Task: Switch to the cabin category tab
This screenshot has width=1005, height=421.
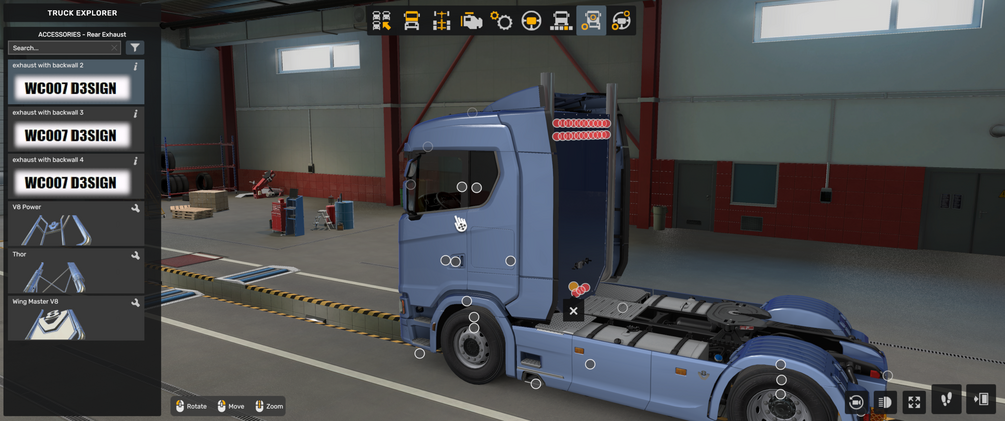Action: click(411, 21)
